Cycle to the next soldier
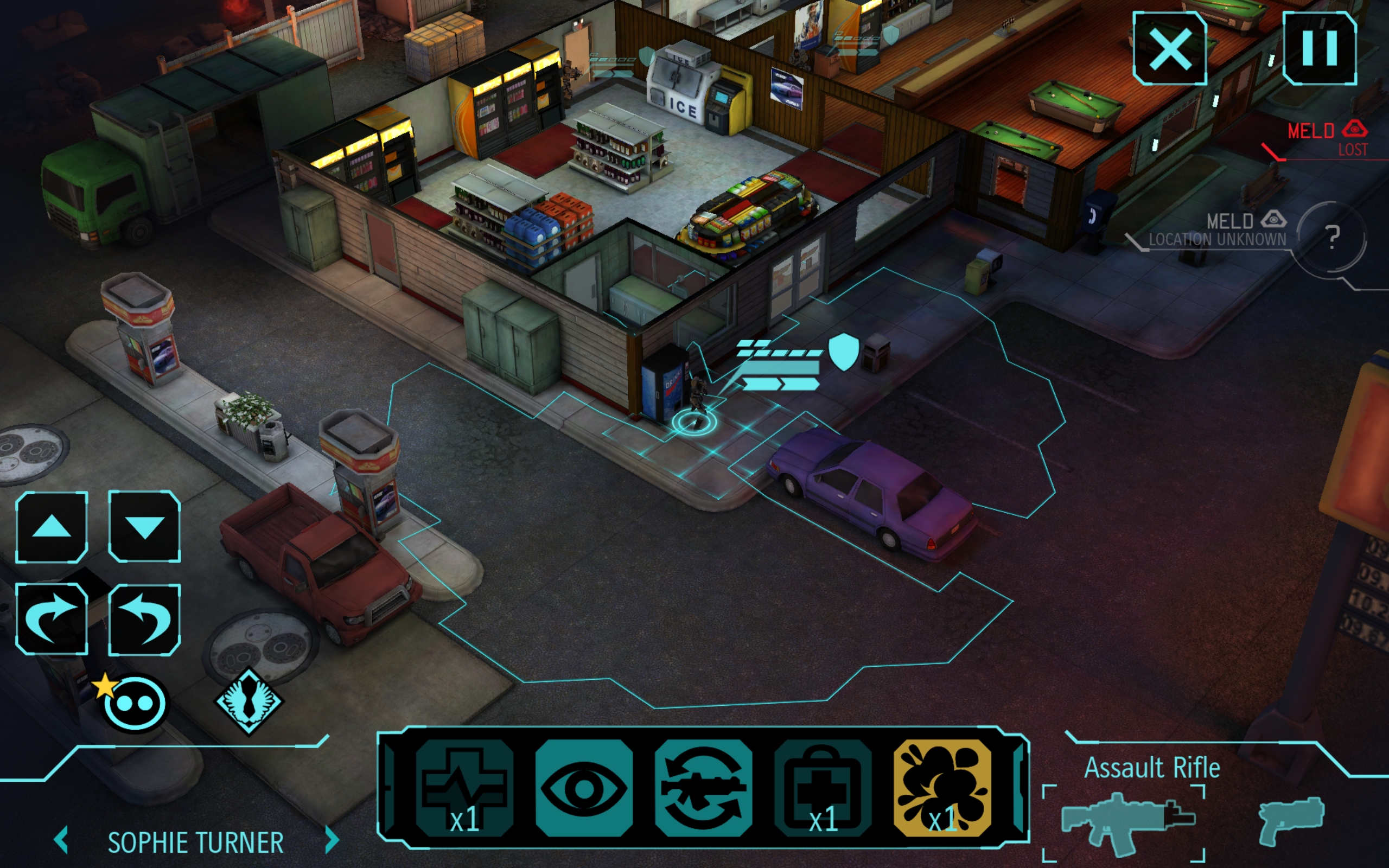Image resolution: width=1389 pixels, height=868 pixels. 331,840
